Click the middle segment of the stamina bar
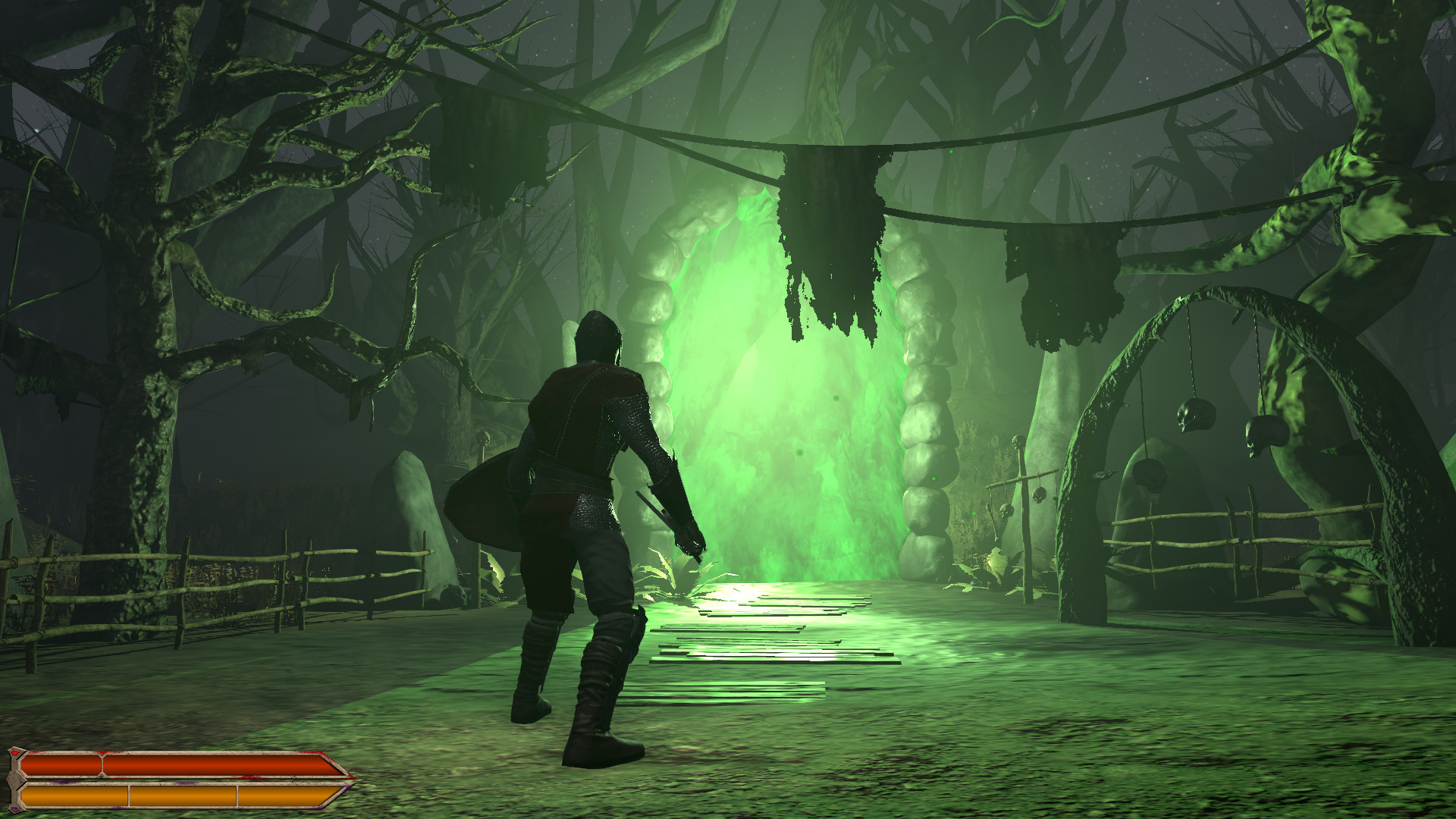 [x=182, y=798]
